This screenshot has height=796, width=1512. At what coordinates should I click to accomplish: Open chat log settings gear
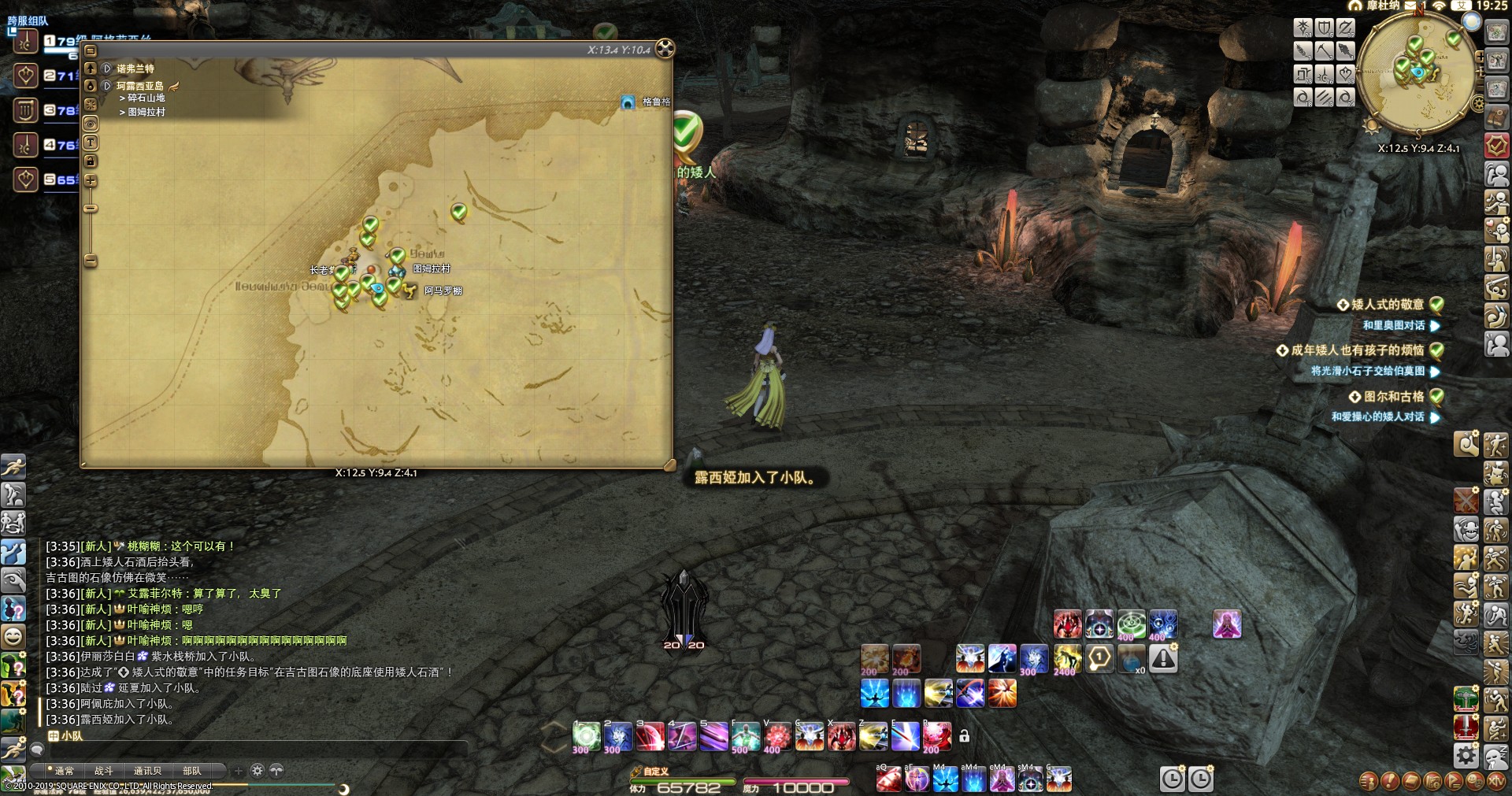[x=258, y=771]
